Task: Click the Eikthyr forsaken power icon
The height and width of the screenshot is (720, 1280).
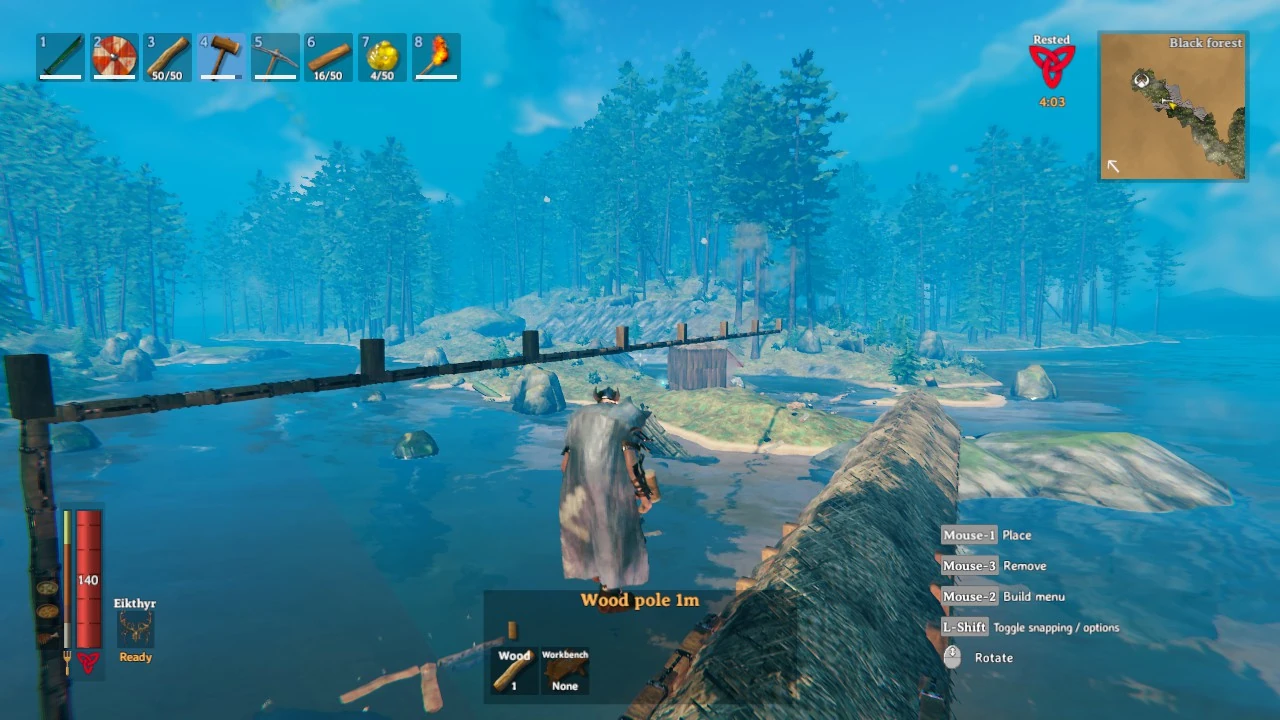Action: click(134, 628)
